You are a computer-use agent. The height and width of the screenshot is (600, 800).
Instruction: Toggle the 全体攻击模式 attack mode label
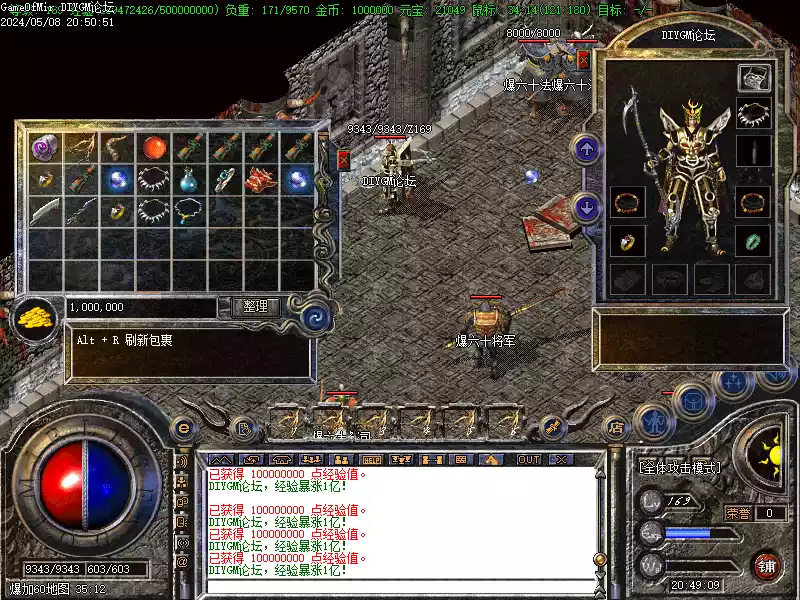coord(681,467)
